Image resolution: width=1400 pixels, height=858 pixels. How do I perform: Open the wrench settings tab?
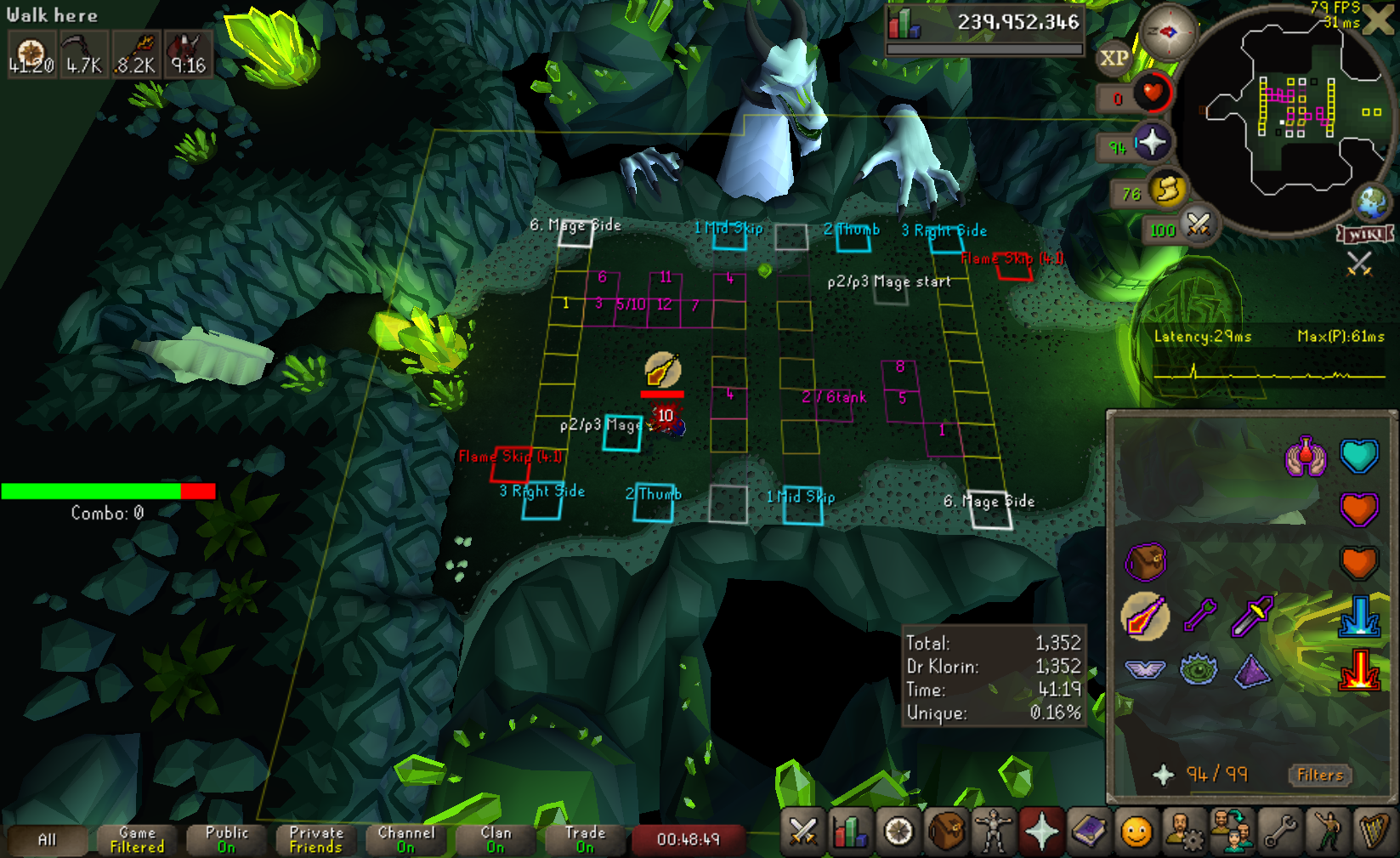[1279, 832]
